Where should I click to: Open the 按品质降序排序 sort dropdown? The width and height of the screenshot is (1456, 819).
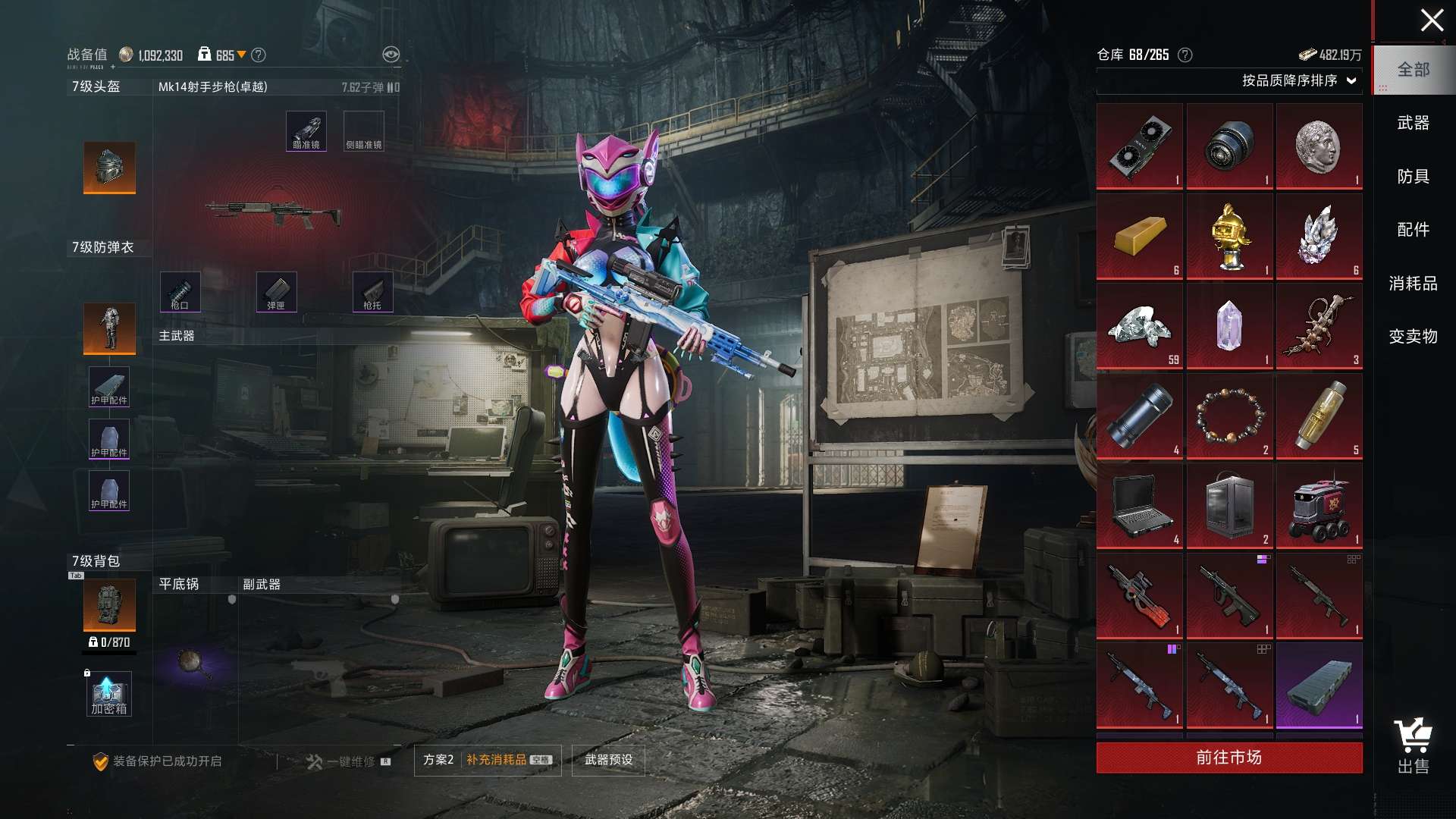click(x=1298, y=80)
